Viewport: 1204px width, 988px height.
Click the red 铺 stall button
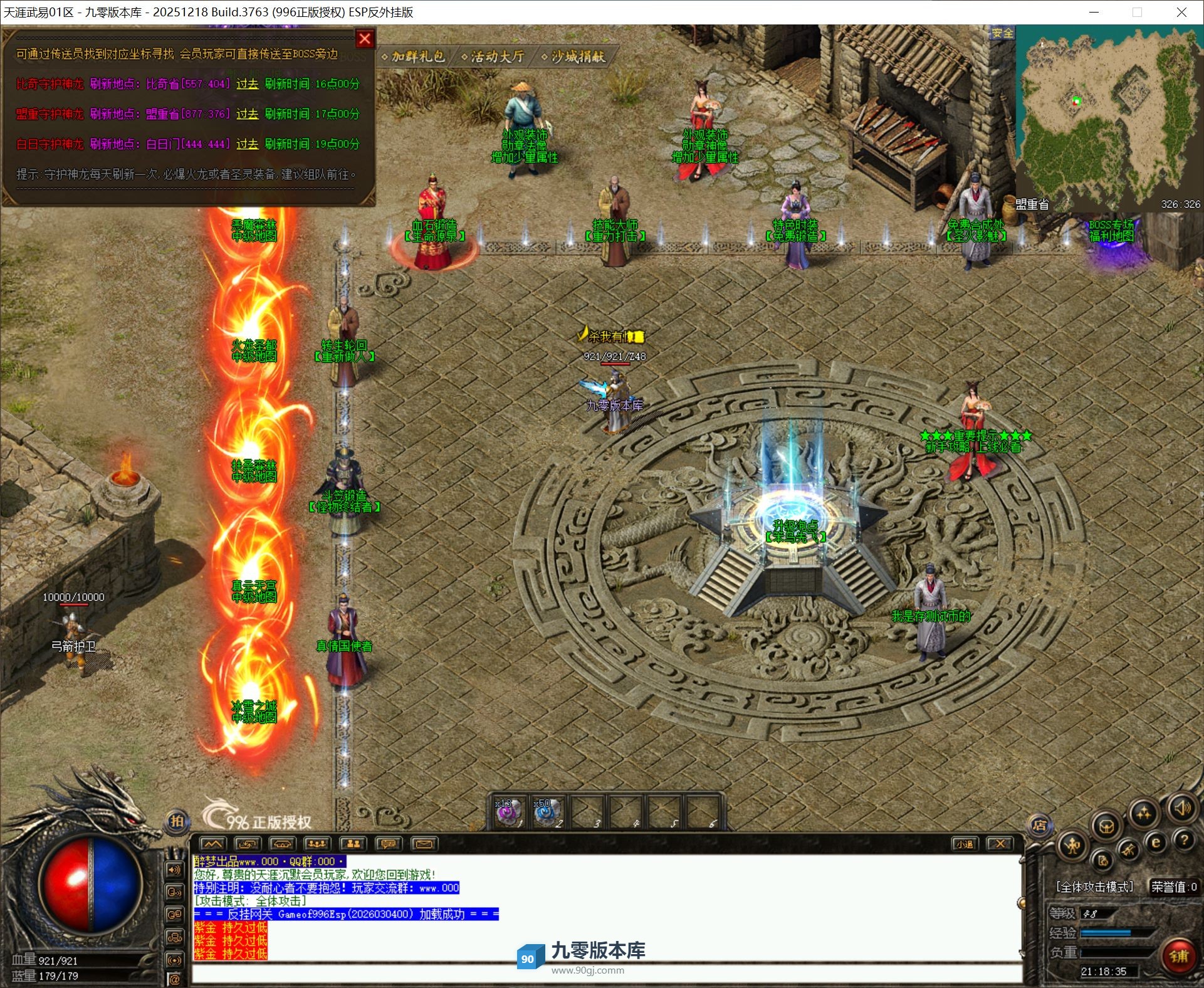(1178, 956)
